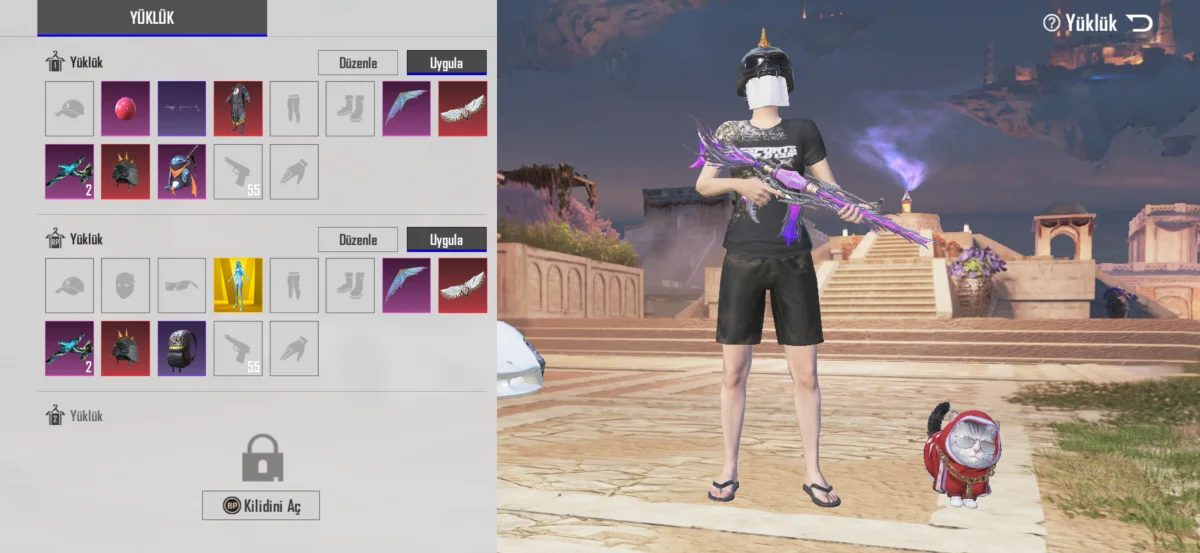The height and width of the screenshot is (553, 1200).
Task: Apply the middle loadout with Uygula
Action: point(446,240)
